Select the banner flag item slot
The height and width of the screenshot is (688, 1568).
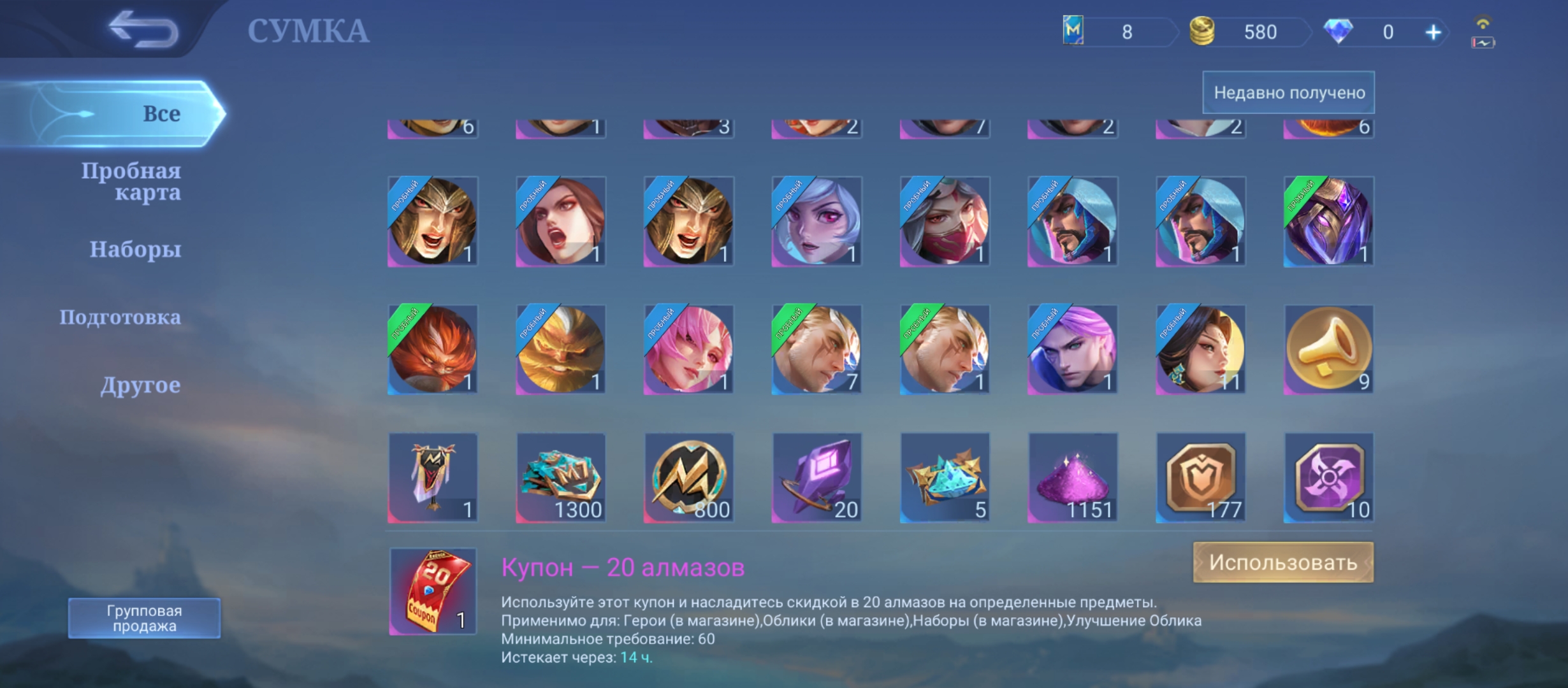433,478
